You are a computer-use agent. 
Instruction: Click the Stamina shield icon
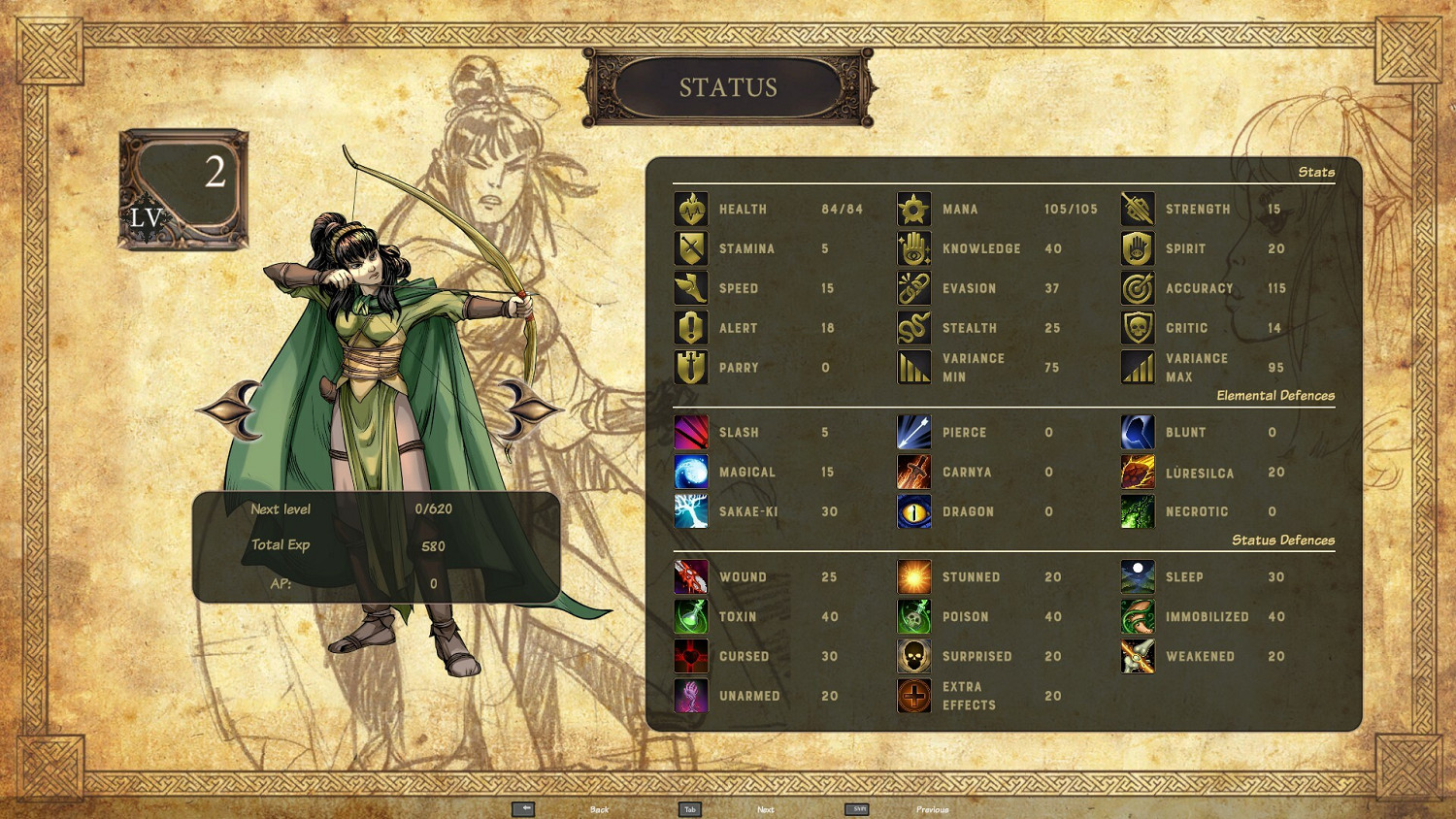point(691,248)
